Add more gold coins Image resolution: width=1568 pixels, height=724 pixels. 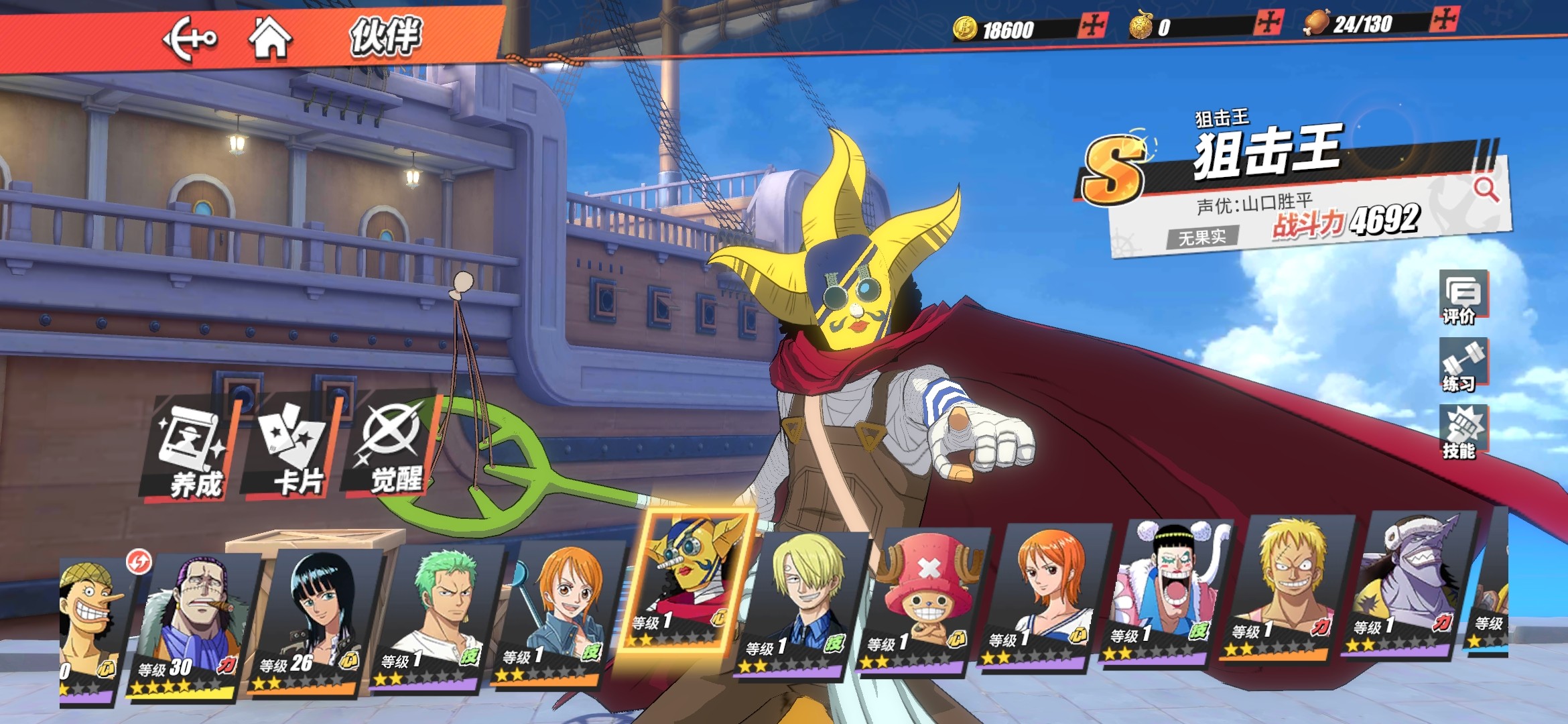click(1092, 27)
